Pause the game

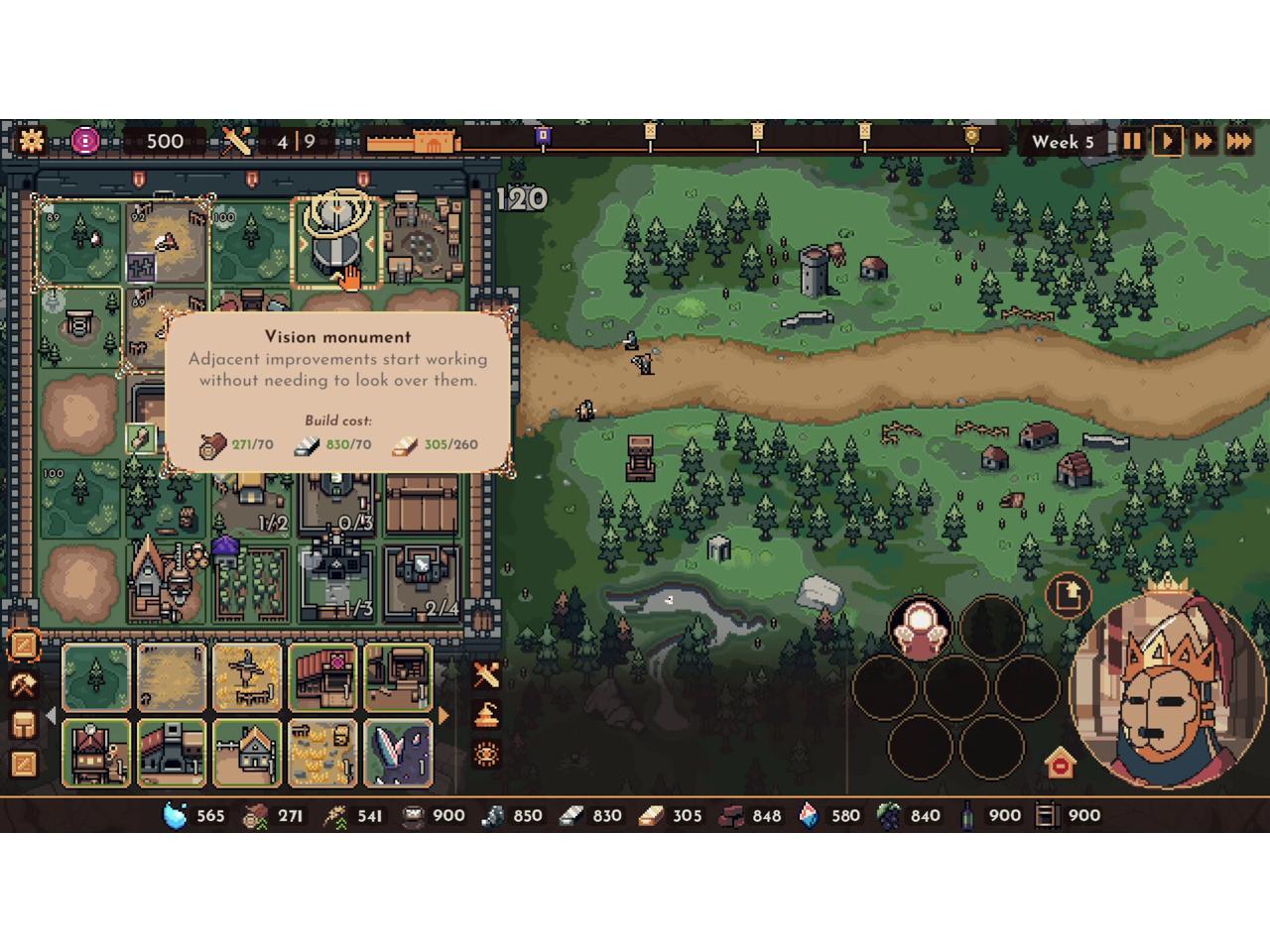click(1132, 142)
